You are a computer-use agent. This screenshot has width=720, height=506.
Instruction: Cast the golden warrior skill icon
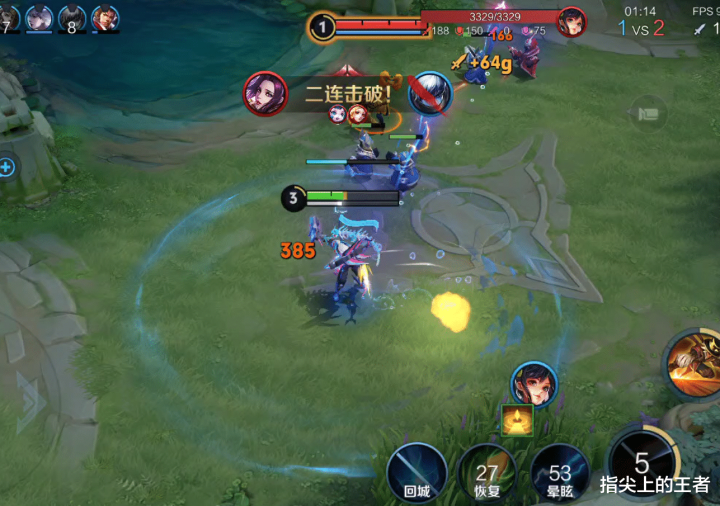pos(694,363)
